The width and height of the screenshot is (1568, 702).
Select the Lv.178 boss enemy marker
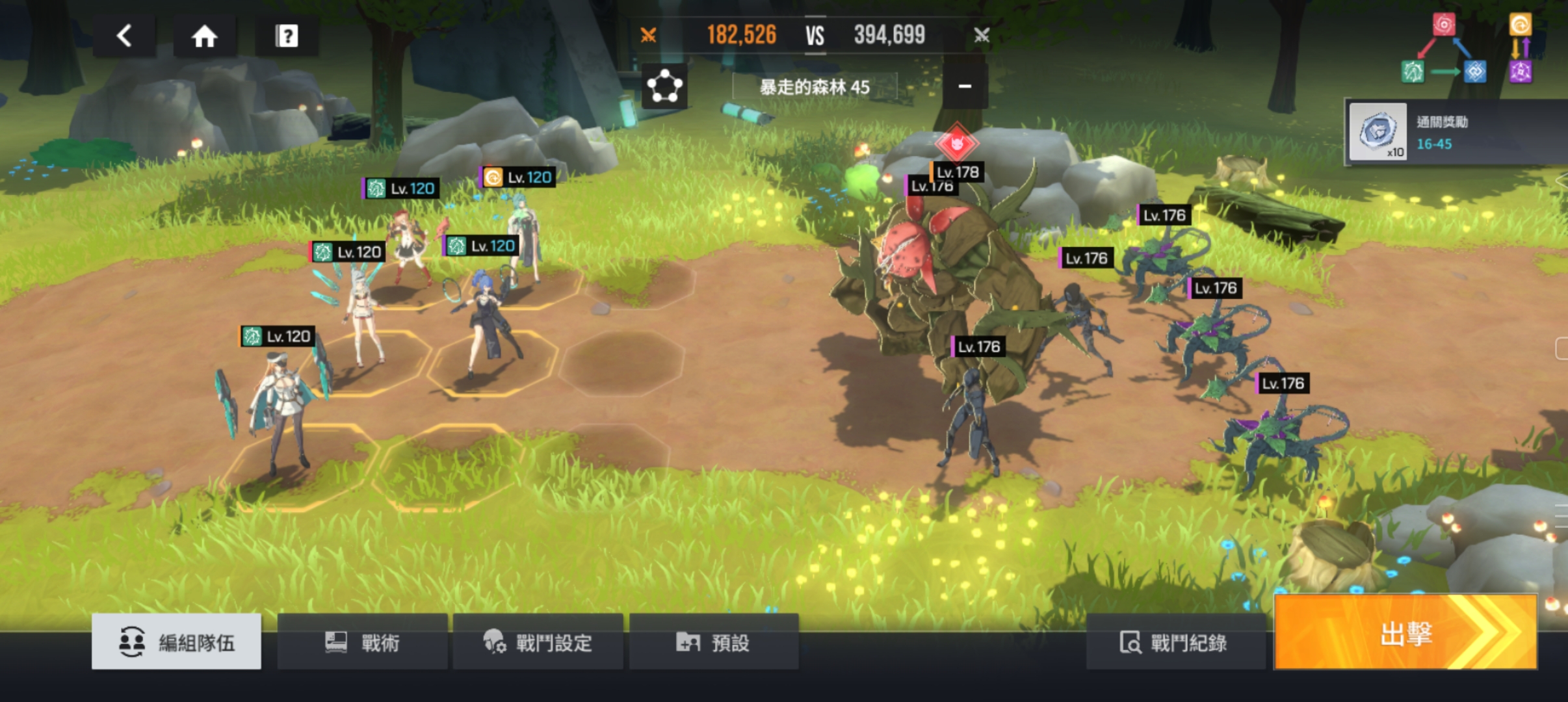click(957, 144)
